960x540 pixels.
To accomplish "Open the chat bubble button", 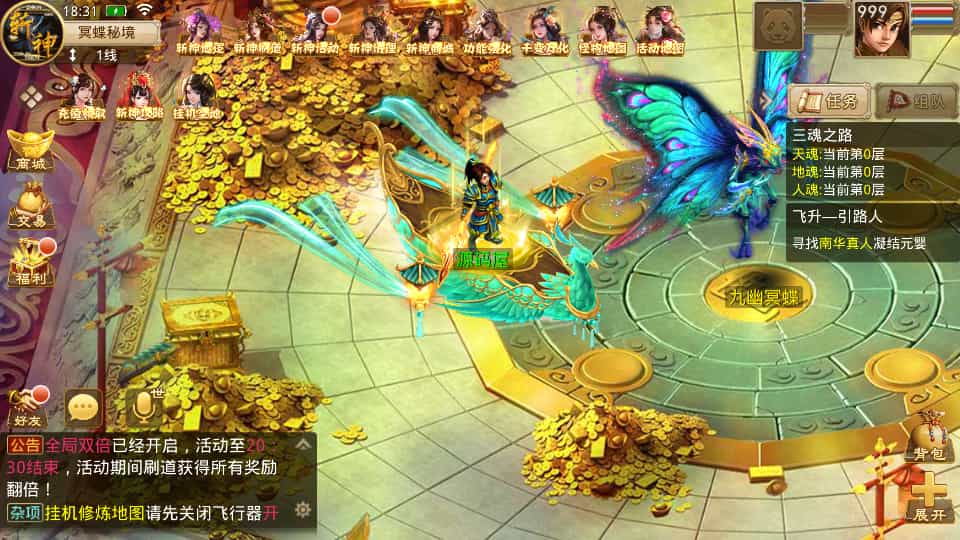I will 84,407.
